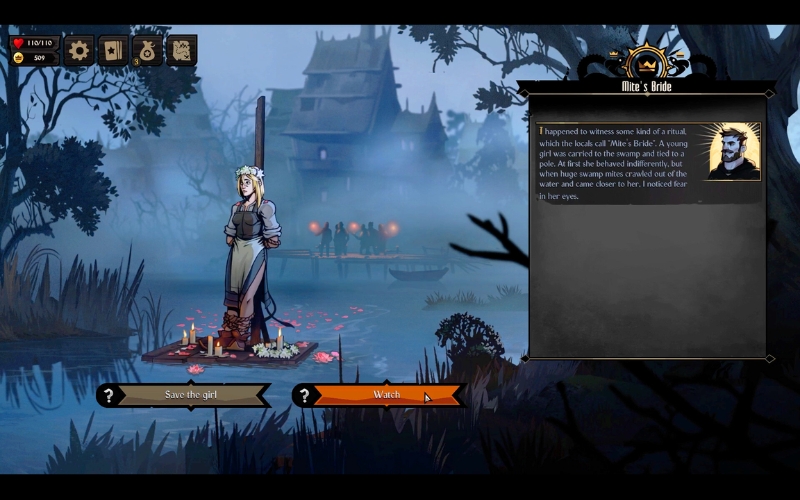Click the question mark beside "Watch"
The image size is (800, 500).
click(305, 395)
